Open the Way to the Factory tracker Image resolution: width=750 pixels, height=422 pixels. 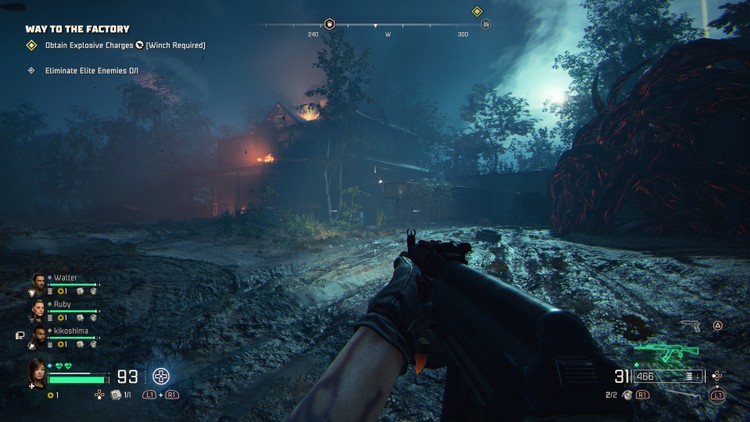(x=77, y=29)
